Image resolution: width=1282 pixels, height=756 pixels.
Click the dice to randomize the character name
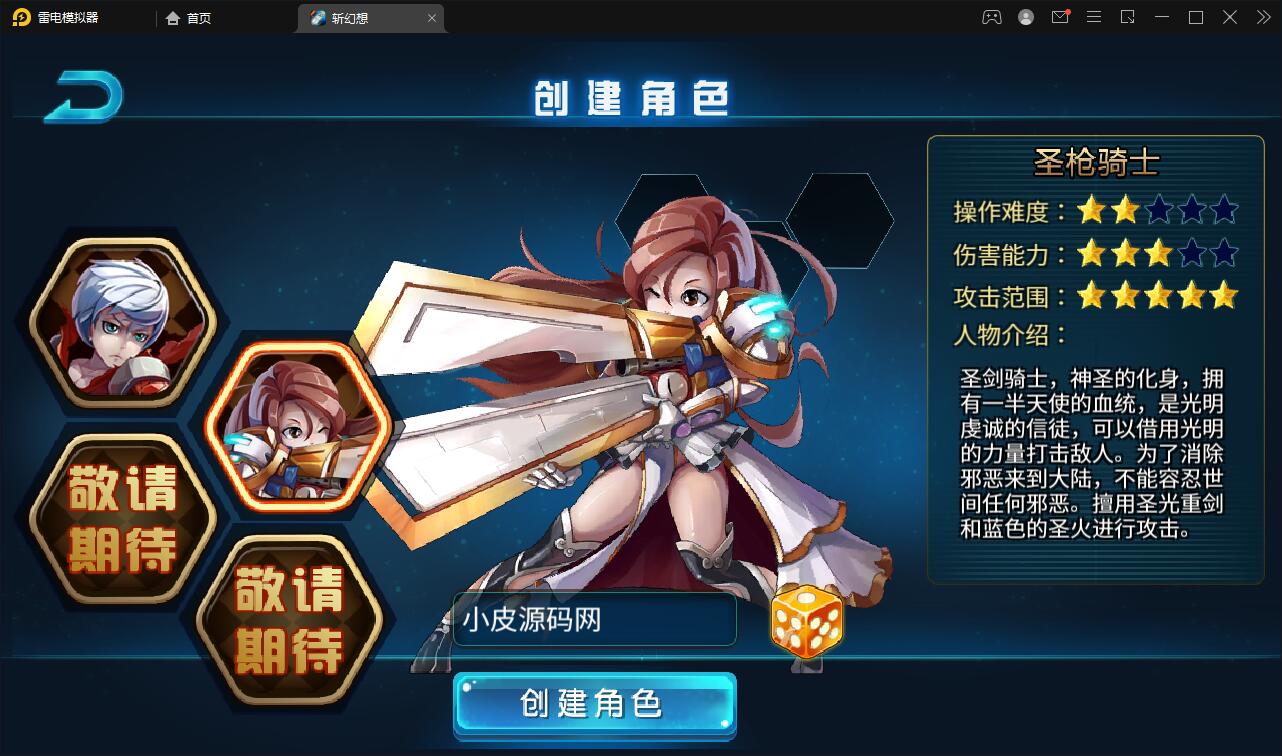point(806,622)
